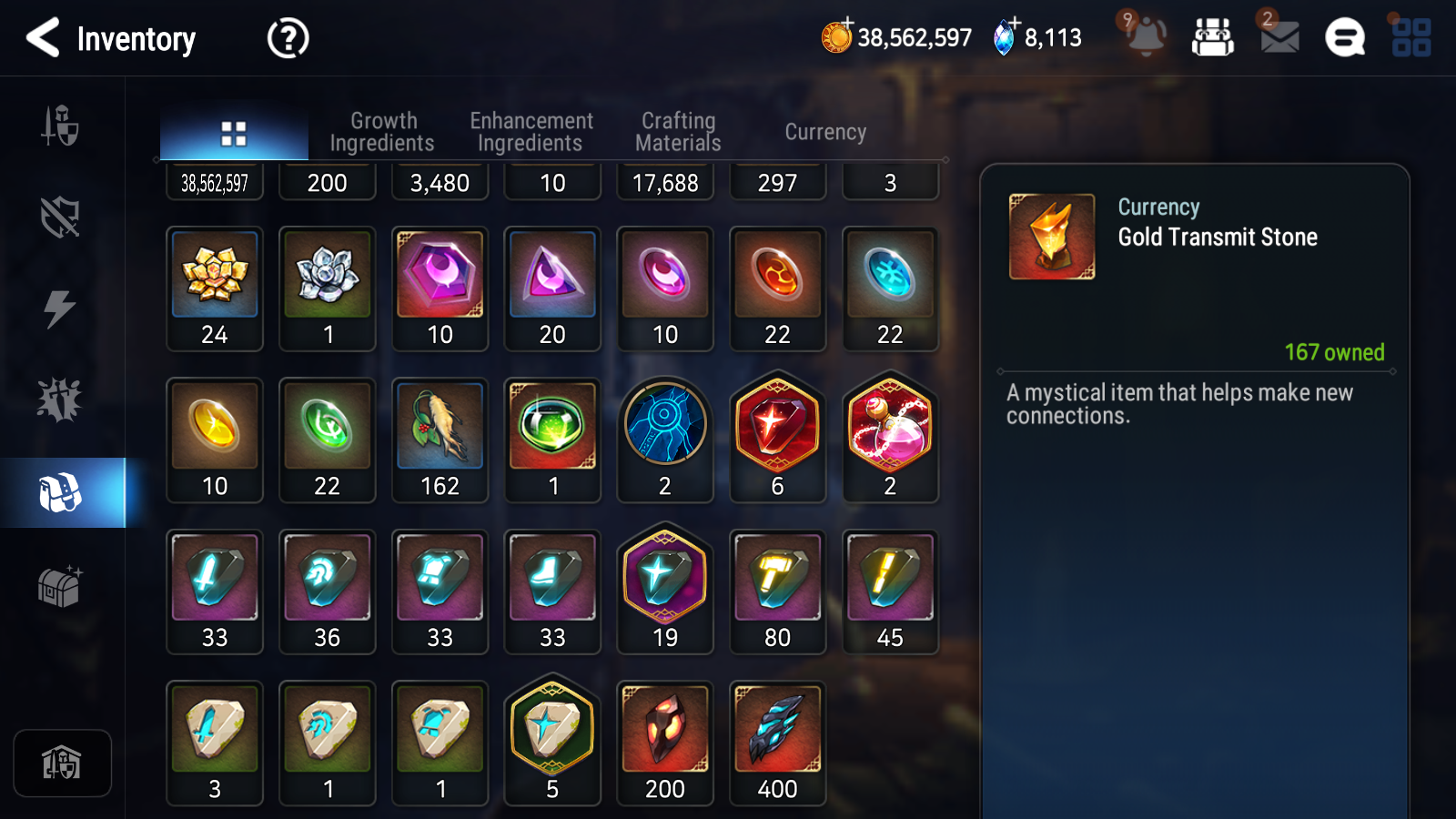The image size is (1456, 819).
Task: Select the red crystal hexagon item with 6
Action: coord(777,438)
